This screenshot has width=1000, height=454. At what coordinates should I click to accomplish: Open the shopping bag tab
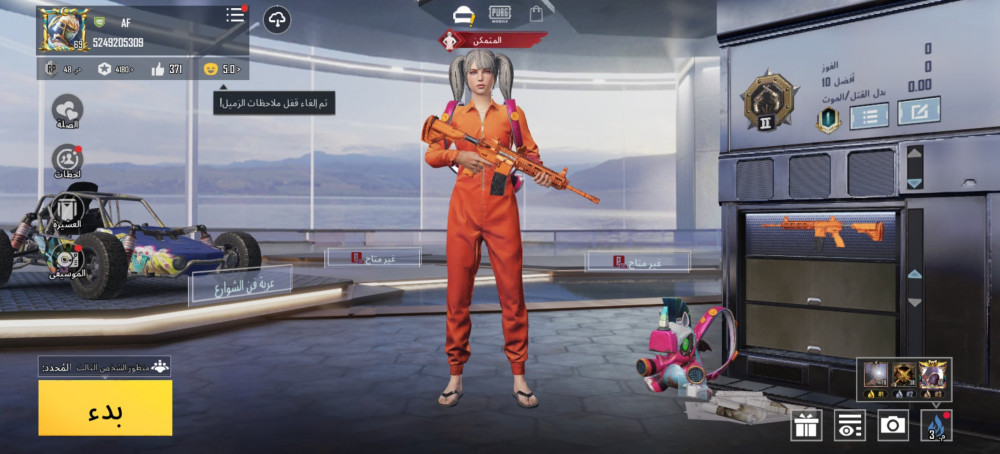coord(536,14)
